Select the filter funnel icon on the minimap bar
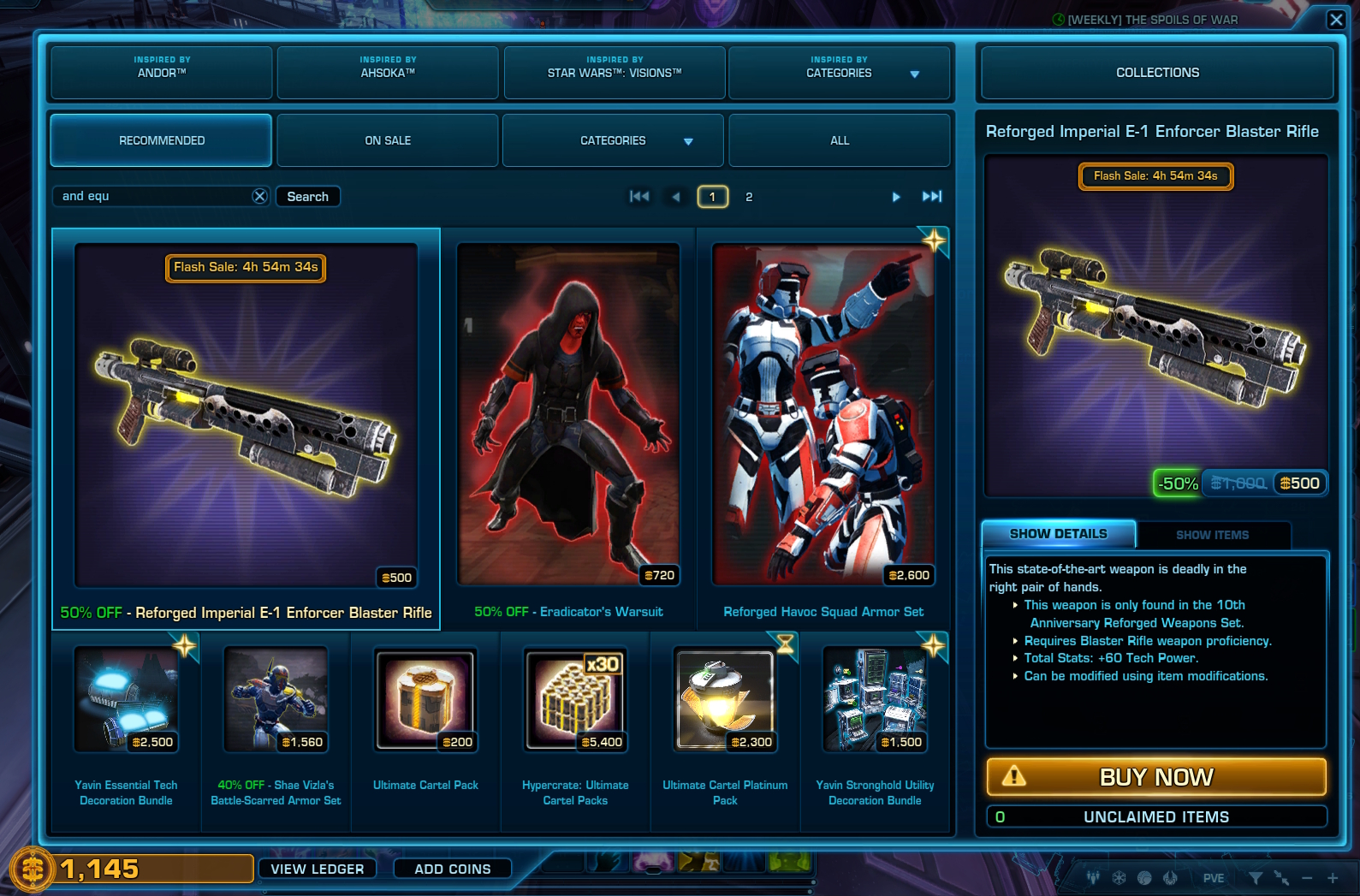Image resolution: width=1360 pixels, height=896 pixels. pos(1256,878)
